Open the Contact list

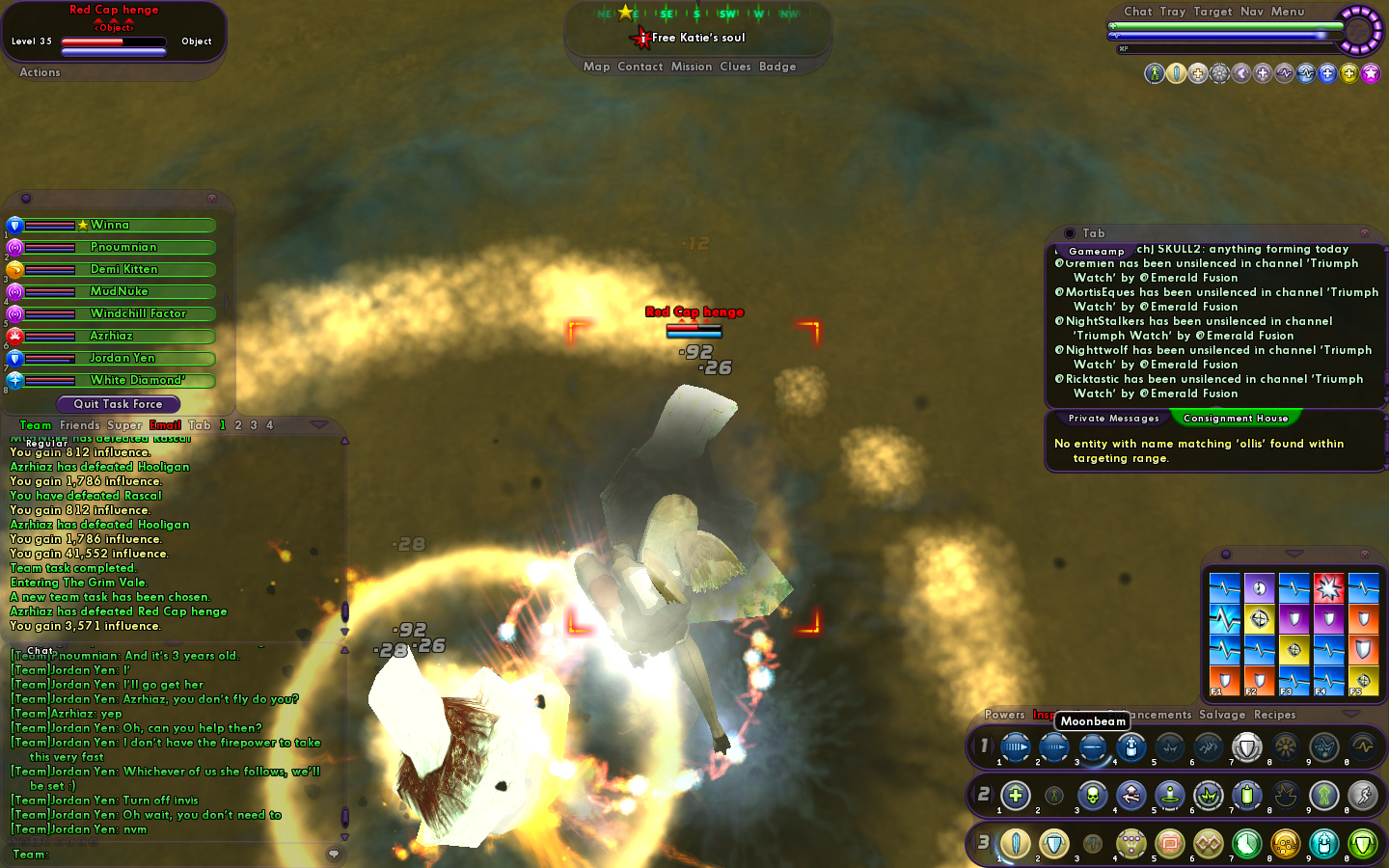(640, 67)
